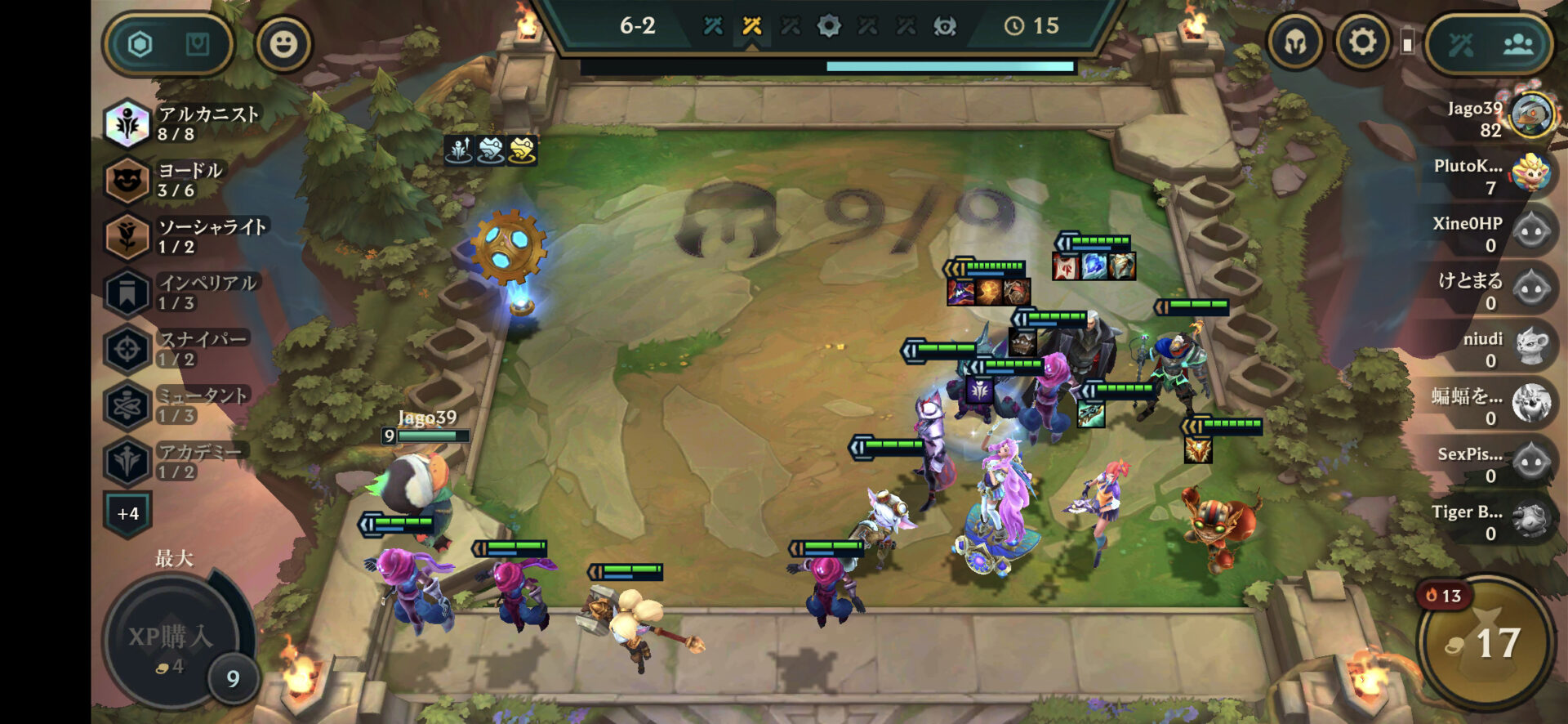Show the ソーシャライト trait details
The image size is (1568, 724).
[186, 236]
